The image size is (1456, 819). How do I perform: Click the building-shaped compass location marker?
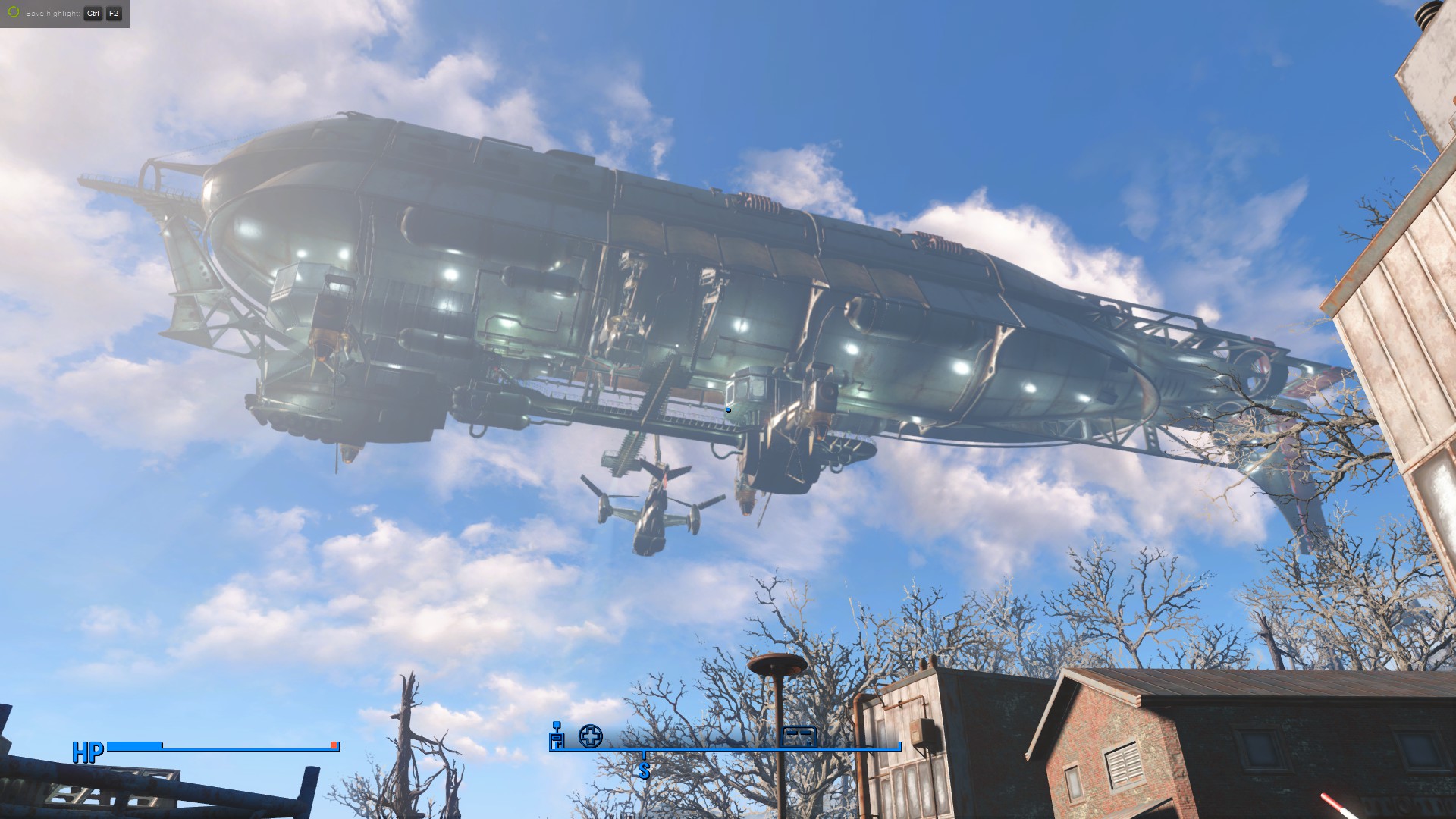click(799, 736)
